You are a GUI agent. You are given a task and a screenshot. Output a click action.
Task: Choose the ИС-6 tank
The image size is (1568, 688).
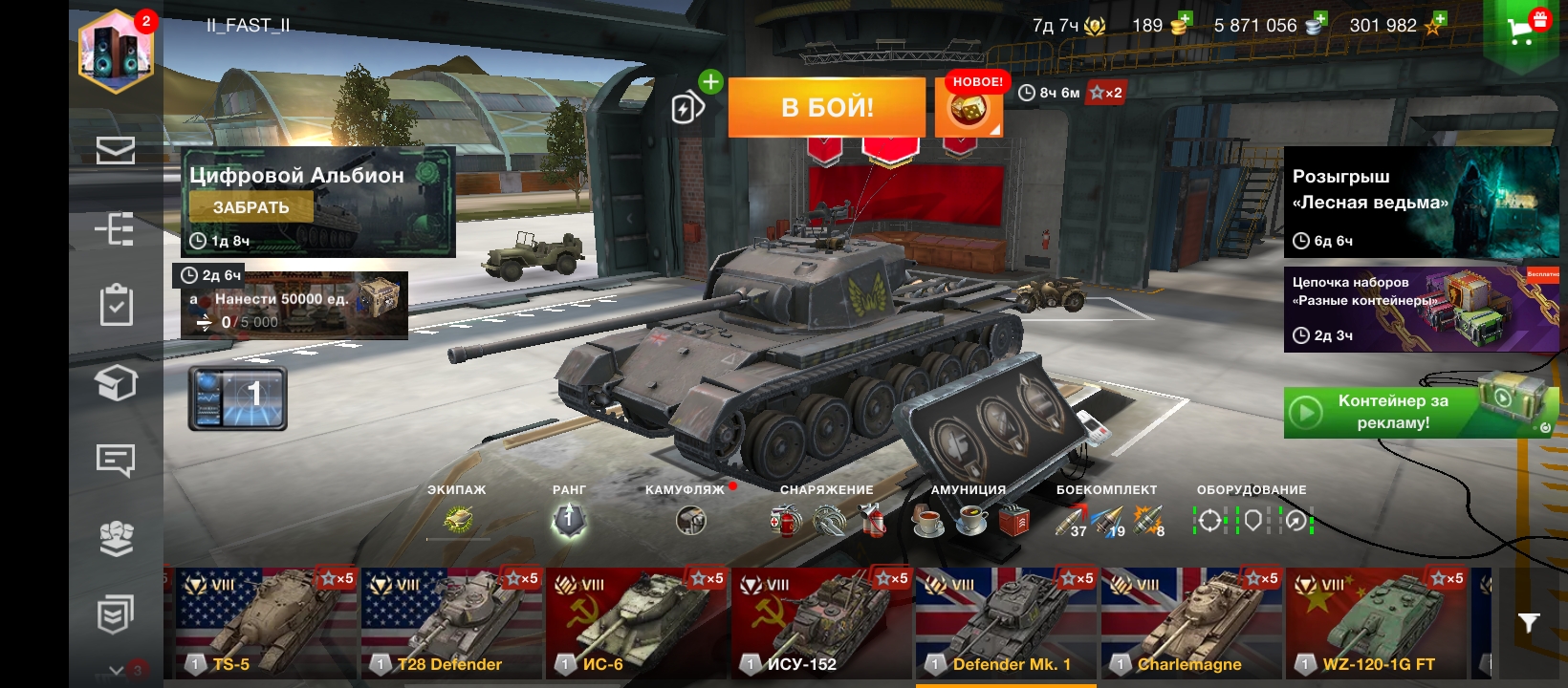(636, 623)
